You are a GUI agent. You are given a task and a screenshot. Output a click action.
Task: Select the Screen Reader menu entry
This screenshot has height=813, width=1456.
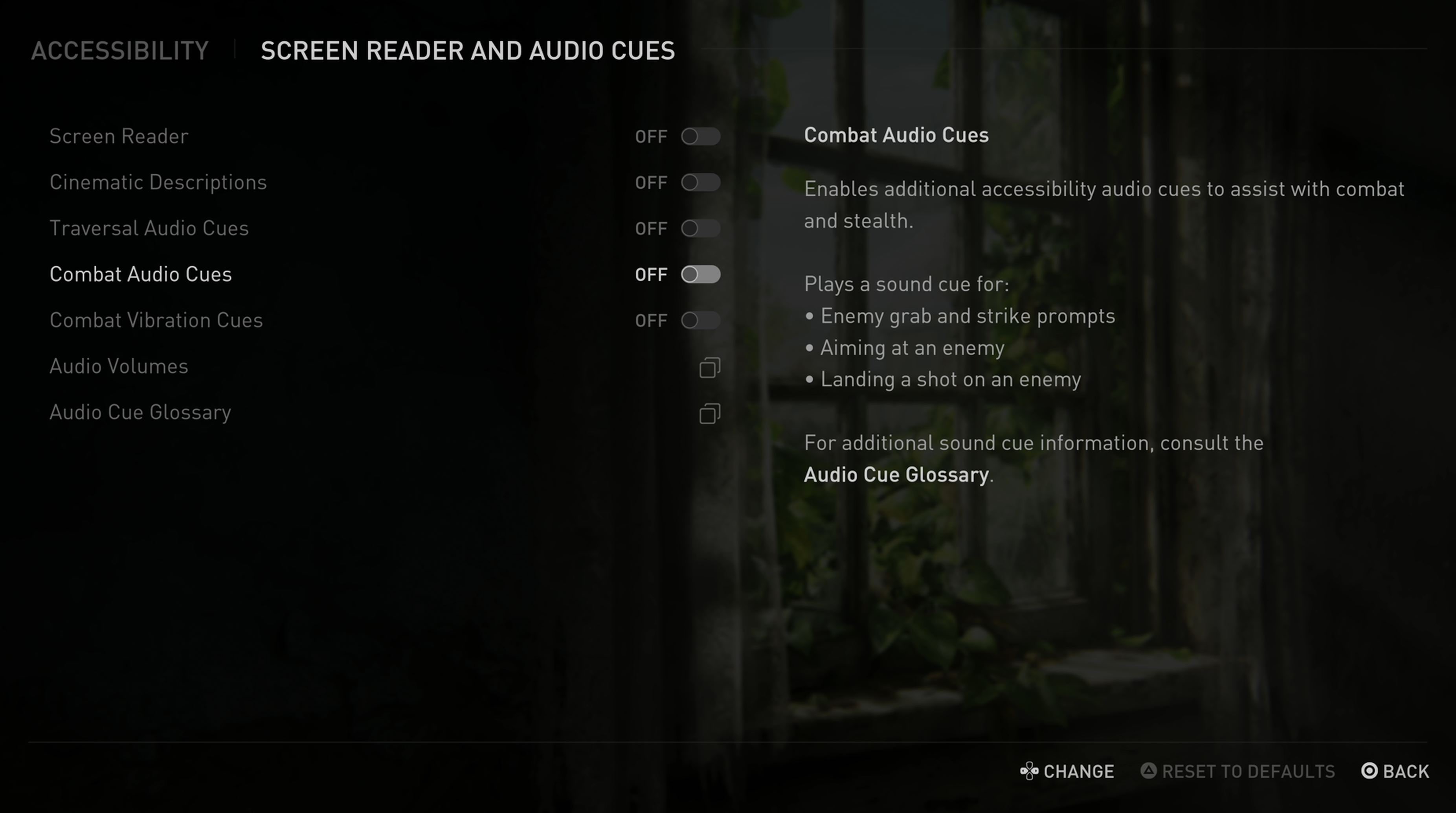point(118,136)
